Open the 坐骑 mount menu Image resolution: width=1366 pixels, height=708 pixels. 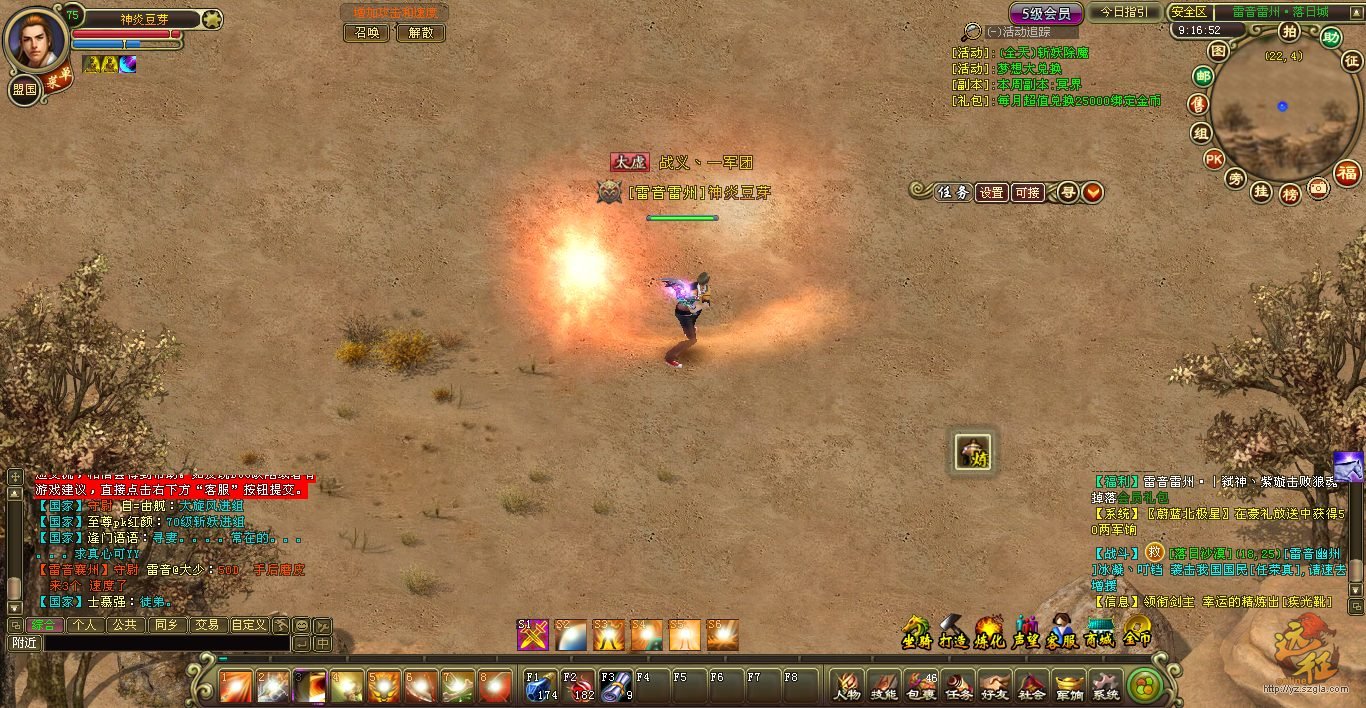916,632
